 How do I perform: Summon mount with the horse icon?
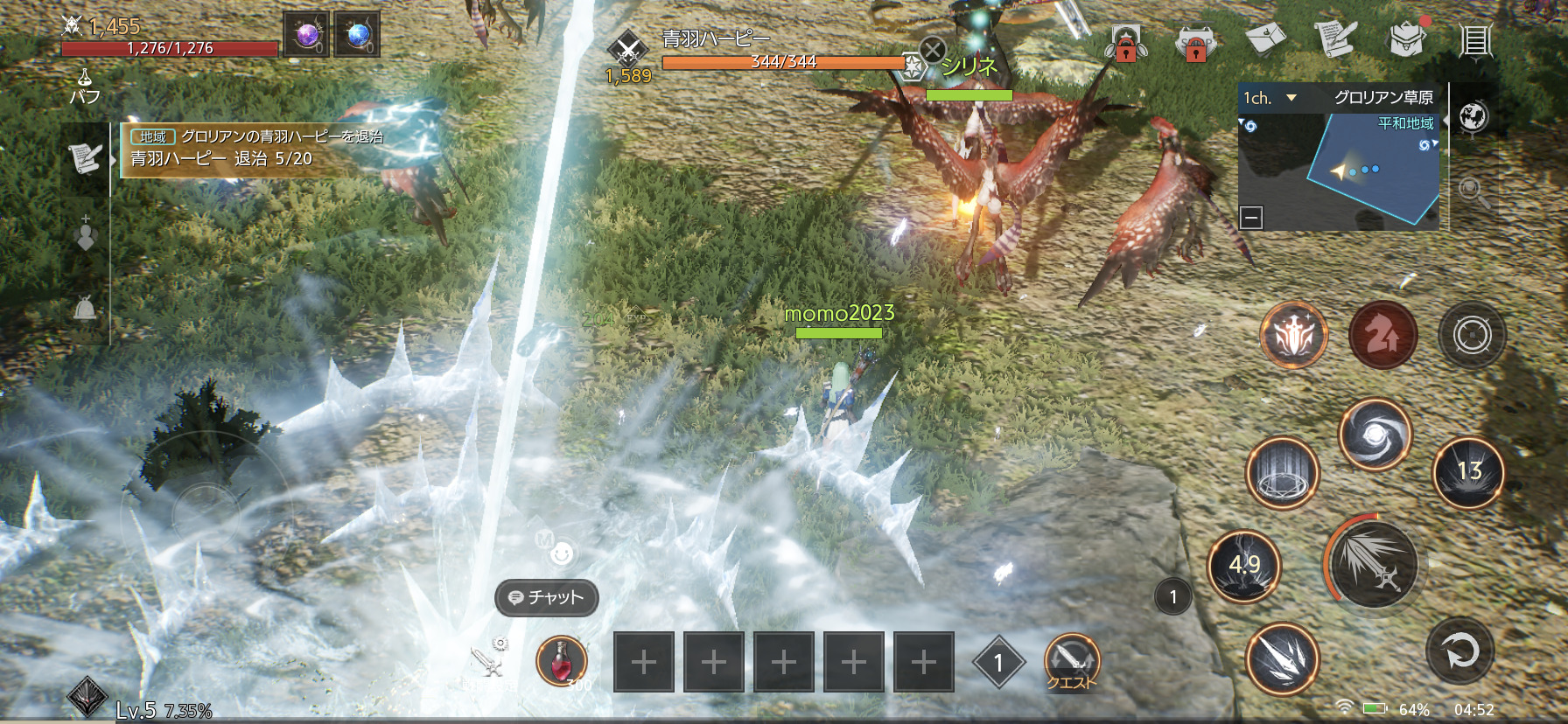[1383, 335]
